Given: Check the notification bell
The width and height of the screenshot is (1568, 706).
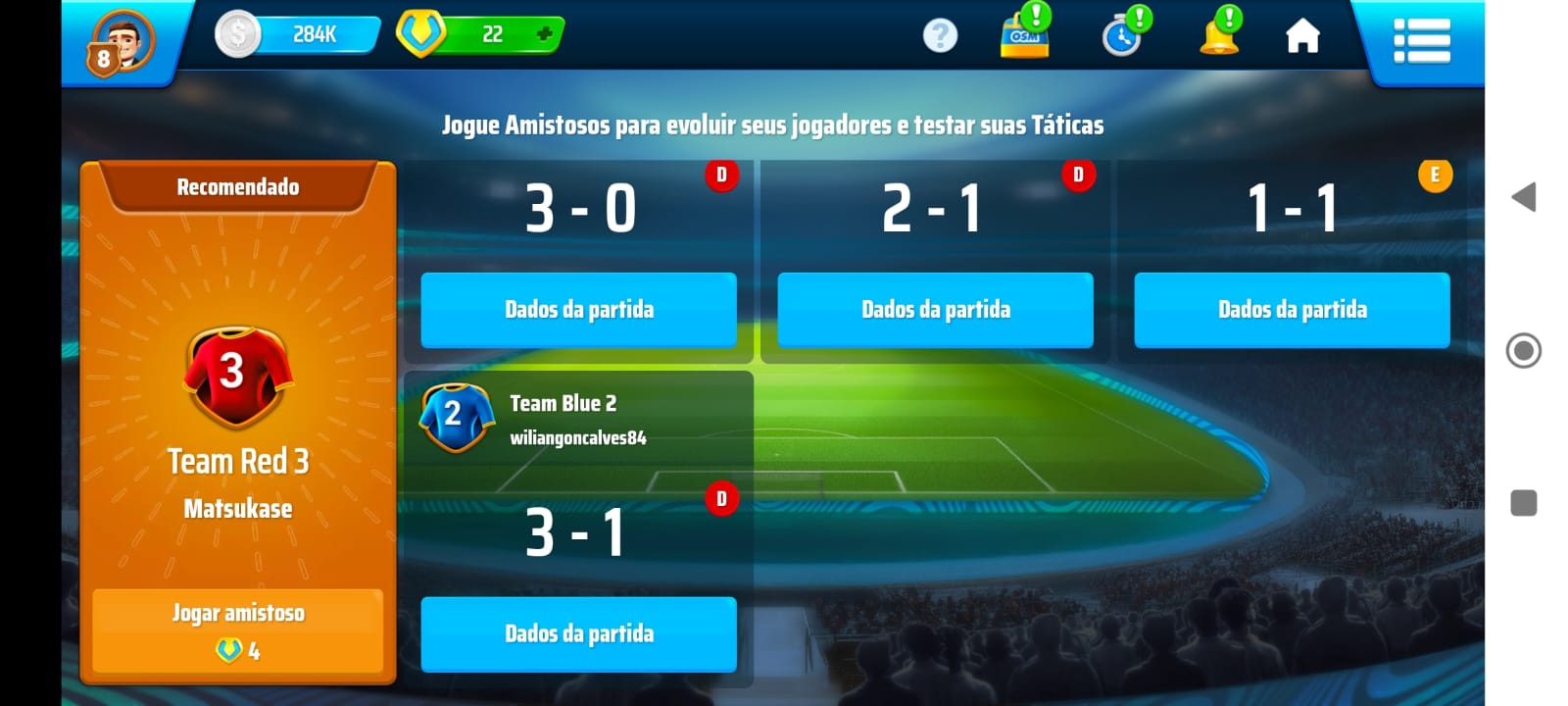Looking at the screenshot, I should point(1218,36).
